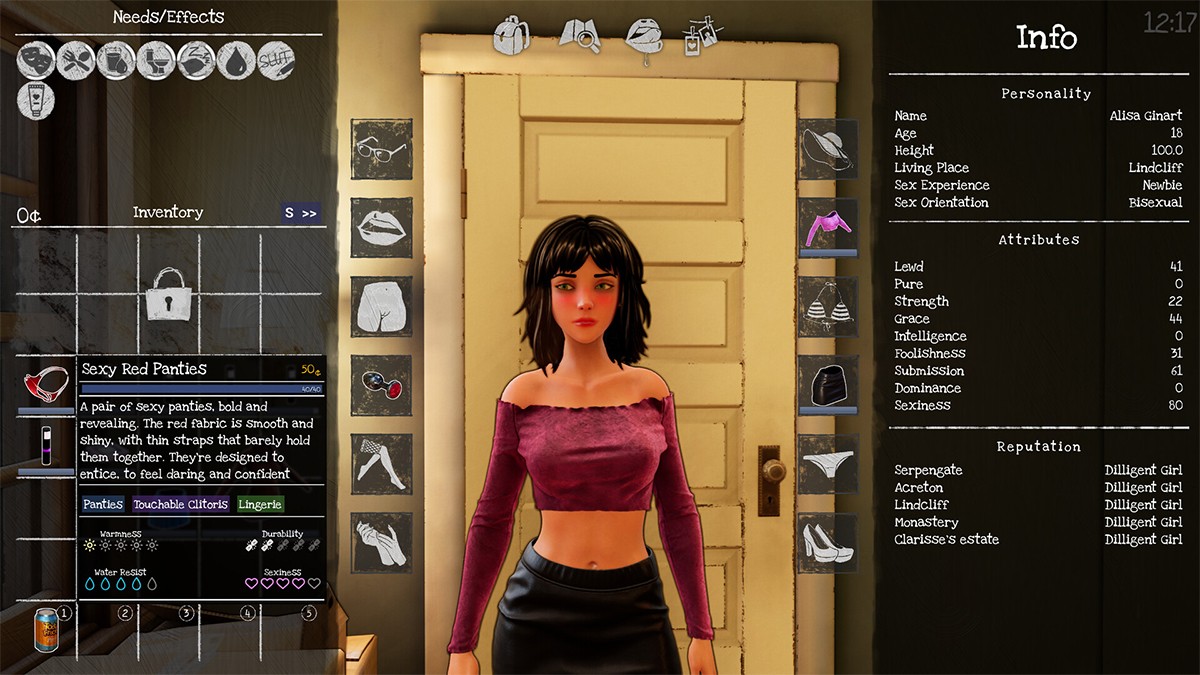Click the theater masks need icon
The height and width of the screenshot is (675, 1200).
click(36, 61)
